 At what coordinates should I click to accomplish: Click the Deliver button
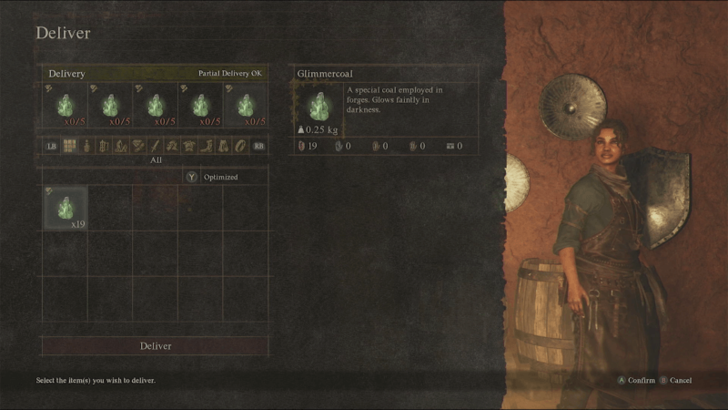coord(155,346)
